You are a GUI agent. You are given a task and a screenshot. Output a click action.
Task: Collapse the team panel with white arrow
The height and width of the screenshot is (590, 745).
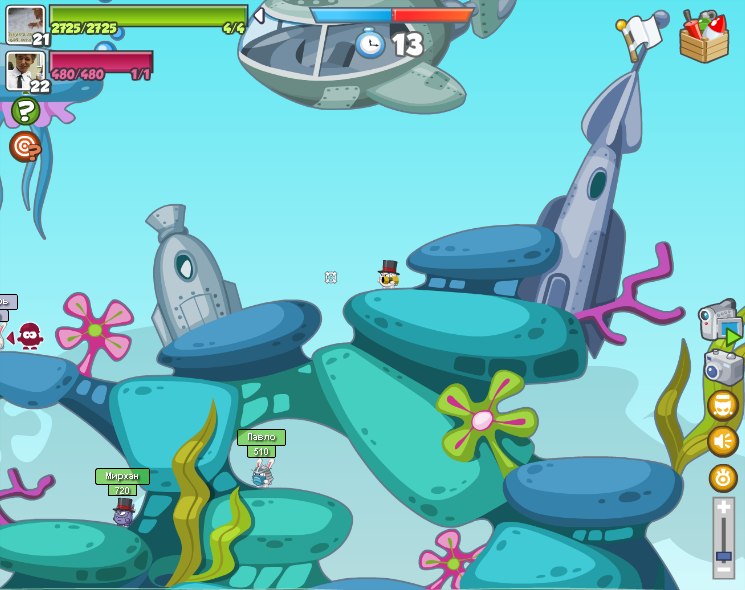[x=259, y=15]
